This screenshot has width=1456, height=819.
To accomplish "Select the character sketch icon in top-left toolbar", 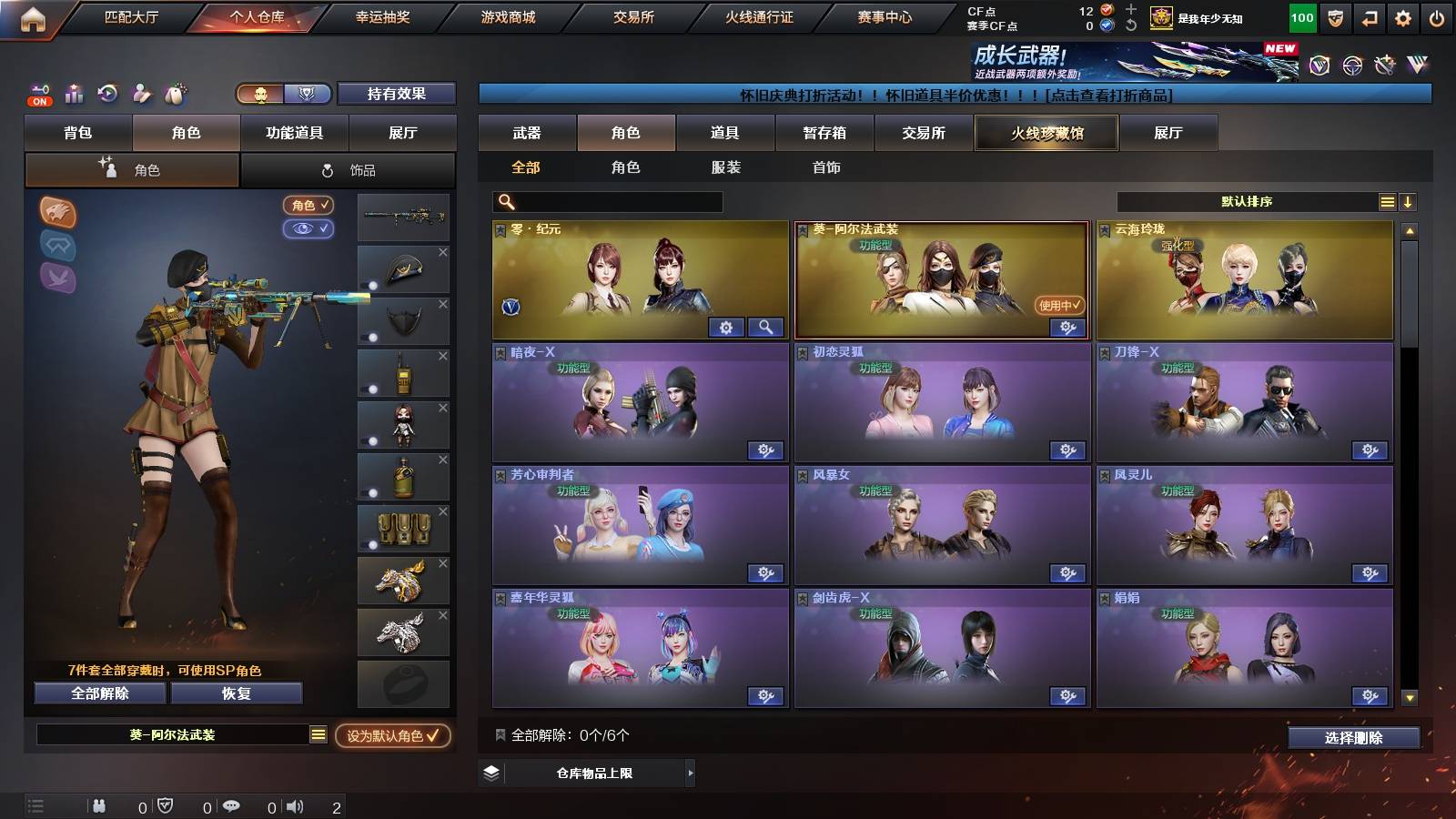I will 141,95.
